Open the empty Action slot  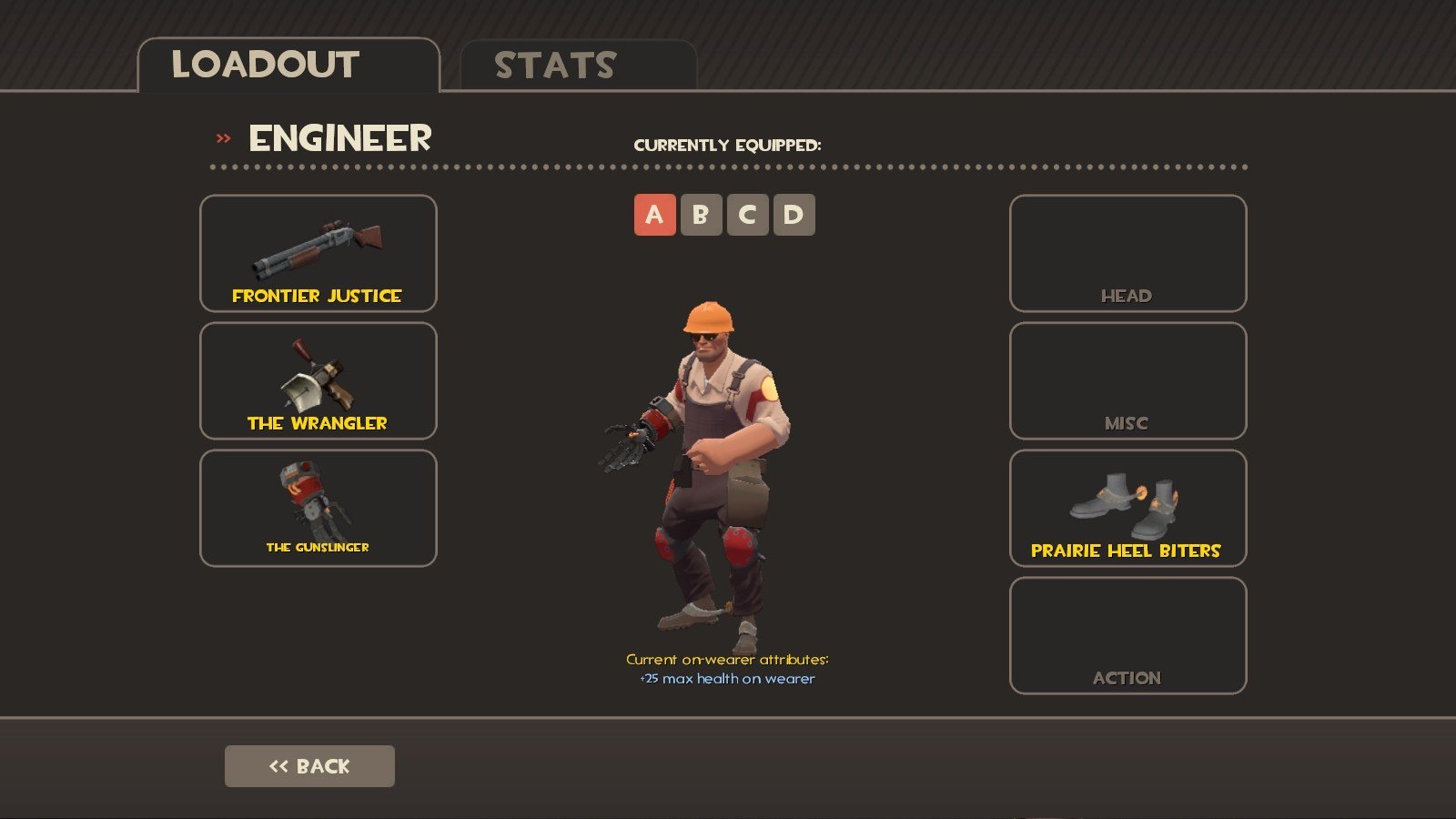tap(1127, 635)
